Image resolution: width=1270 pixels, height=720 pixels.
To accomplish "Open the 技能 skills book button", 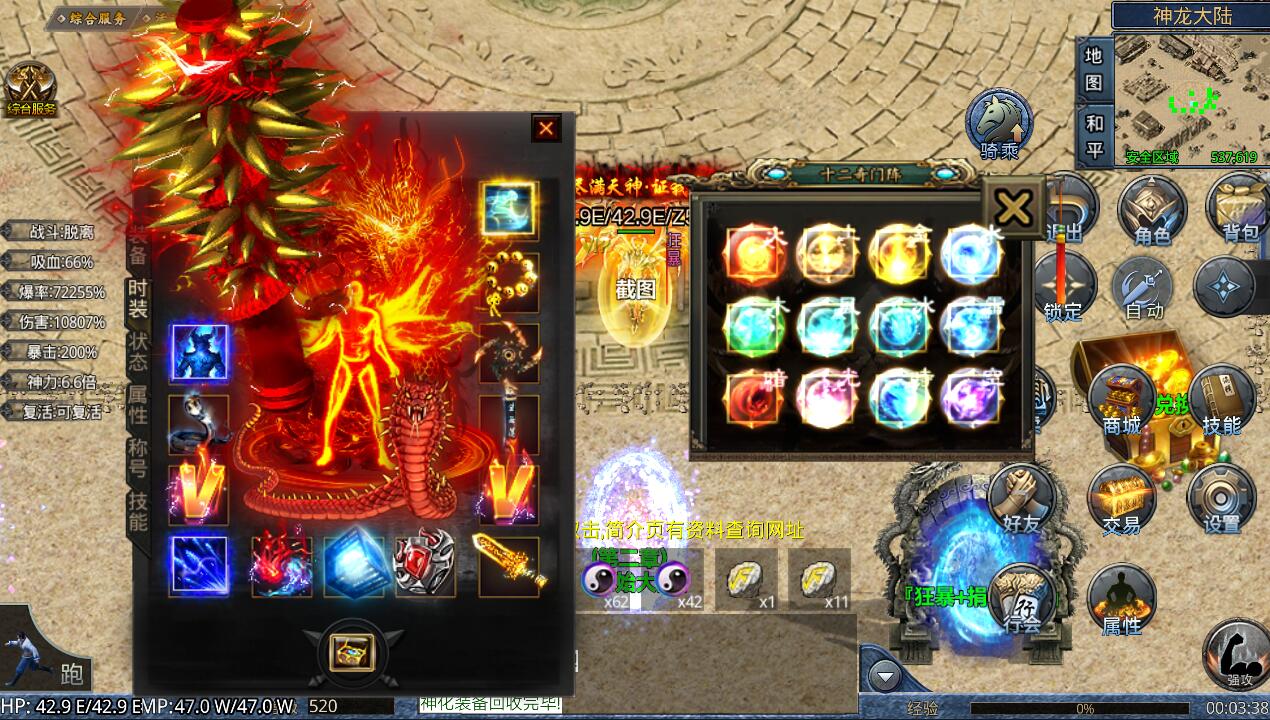I will pos(1221,400).
